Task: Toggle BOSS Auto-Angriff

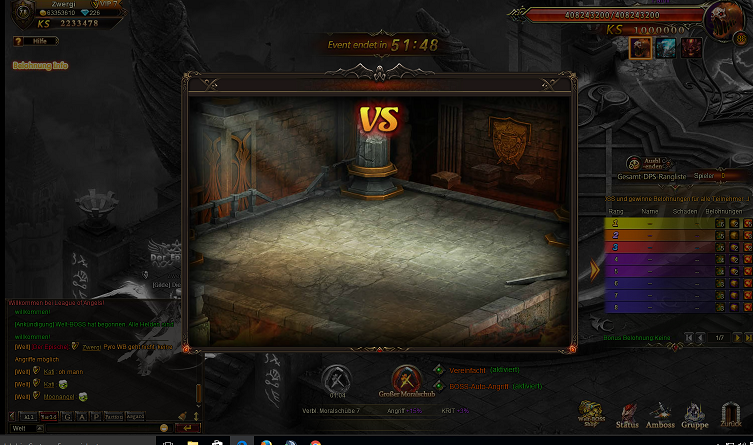Action: [438, 385]
